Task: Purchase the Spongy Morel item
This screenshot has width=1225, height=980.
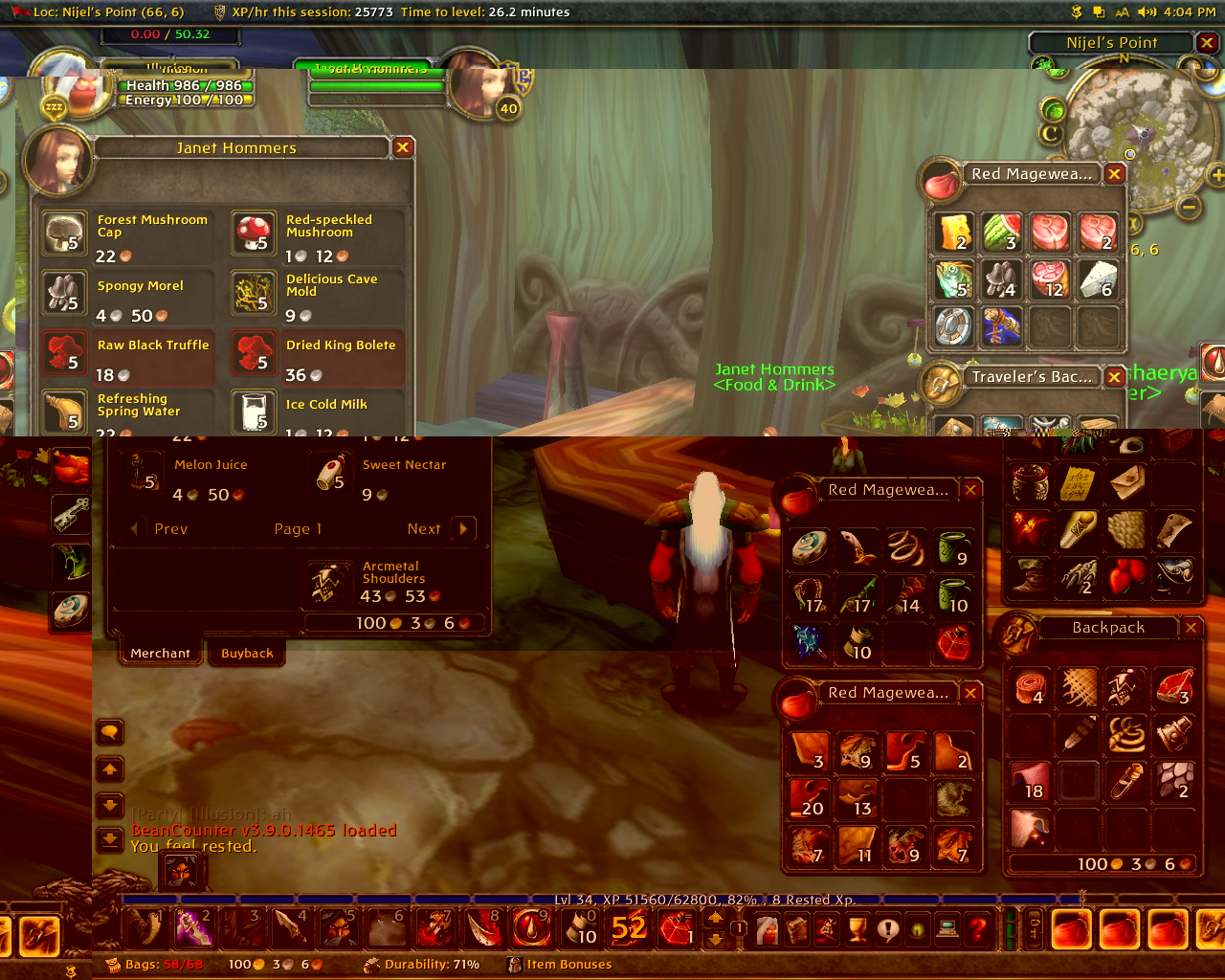Action: point(64,293)
